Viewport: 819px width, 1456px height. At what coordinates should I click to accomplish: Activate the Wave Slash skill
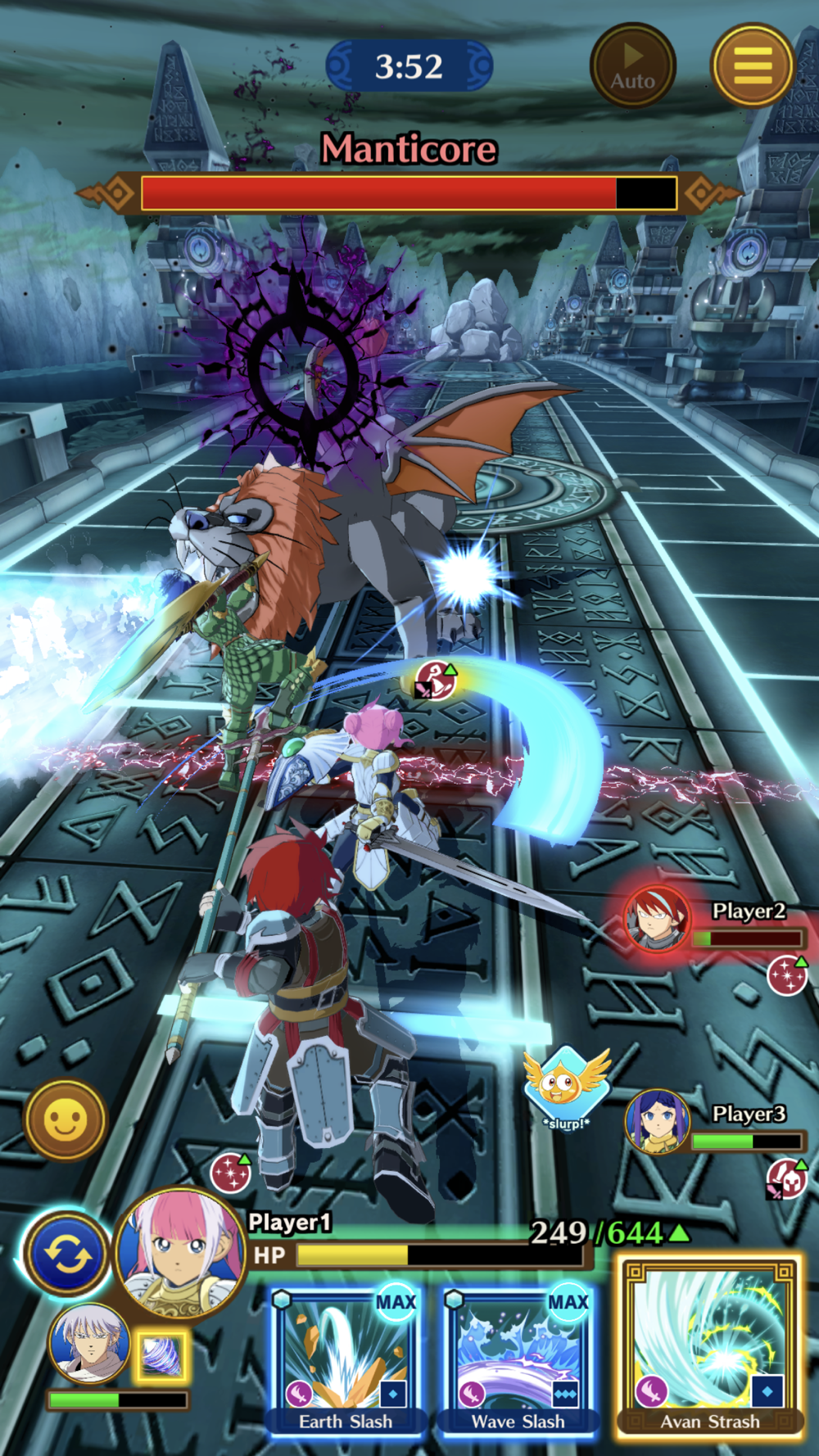(x=518, y=1358)
